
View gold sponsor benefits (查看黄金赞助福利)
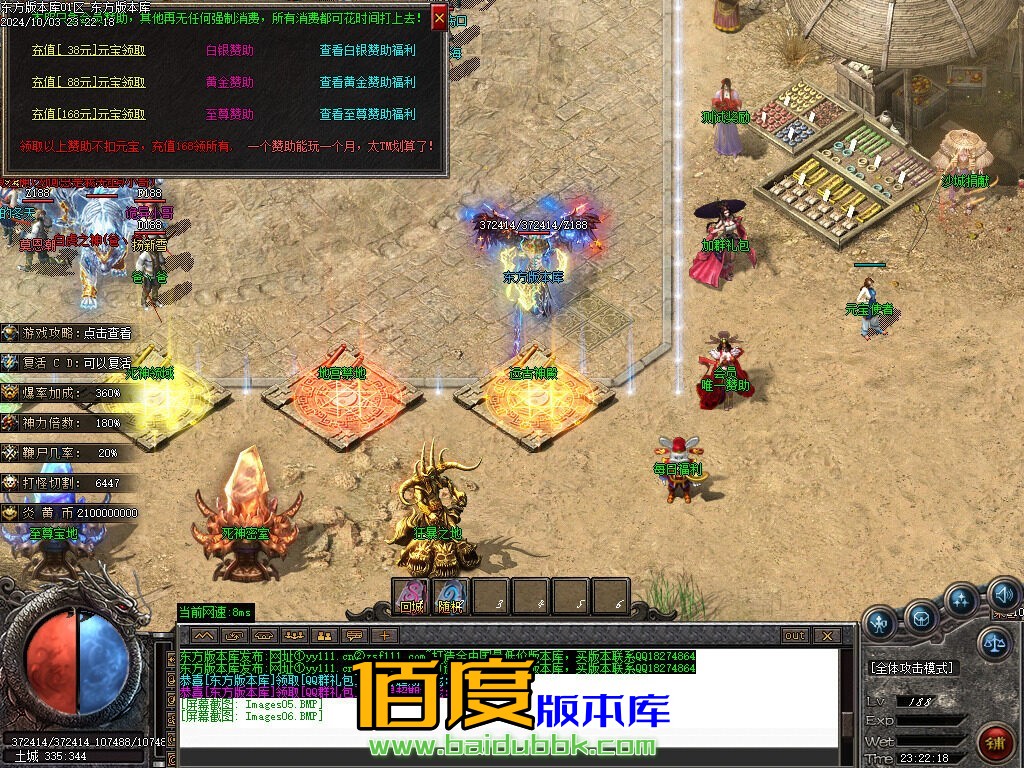[x=367, y=82]
